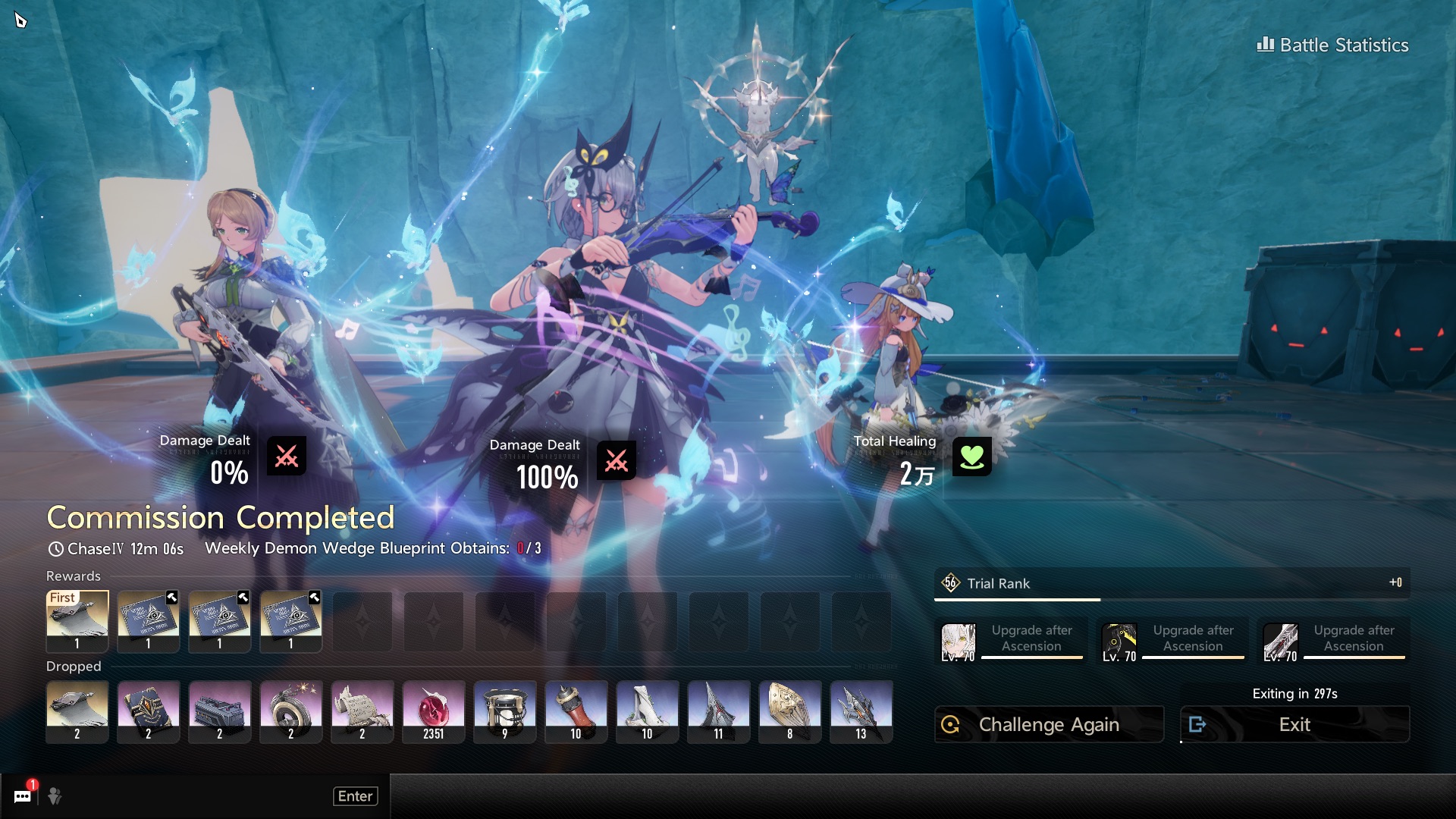Screen dimensions: 1456x819
Task: Select the white-haired character level portrait
Action: click(958, 643)
